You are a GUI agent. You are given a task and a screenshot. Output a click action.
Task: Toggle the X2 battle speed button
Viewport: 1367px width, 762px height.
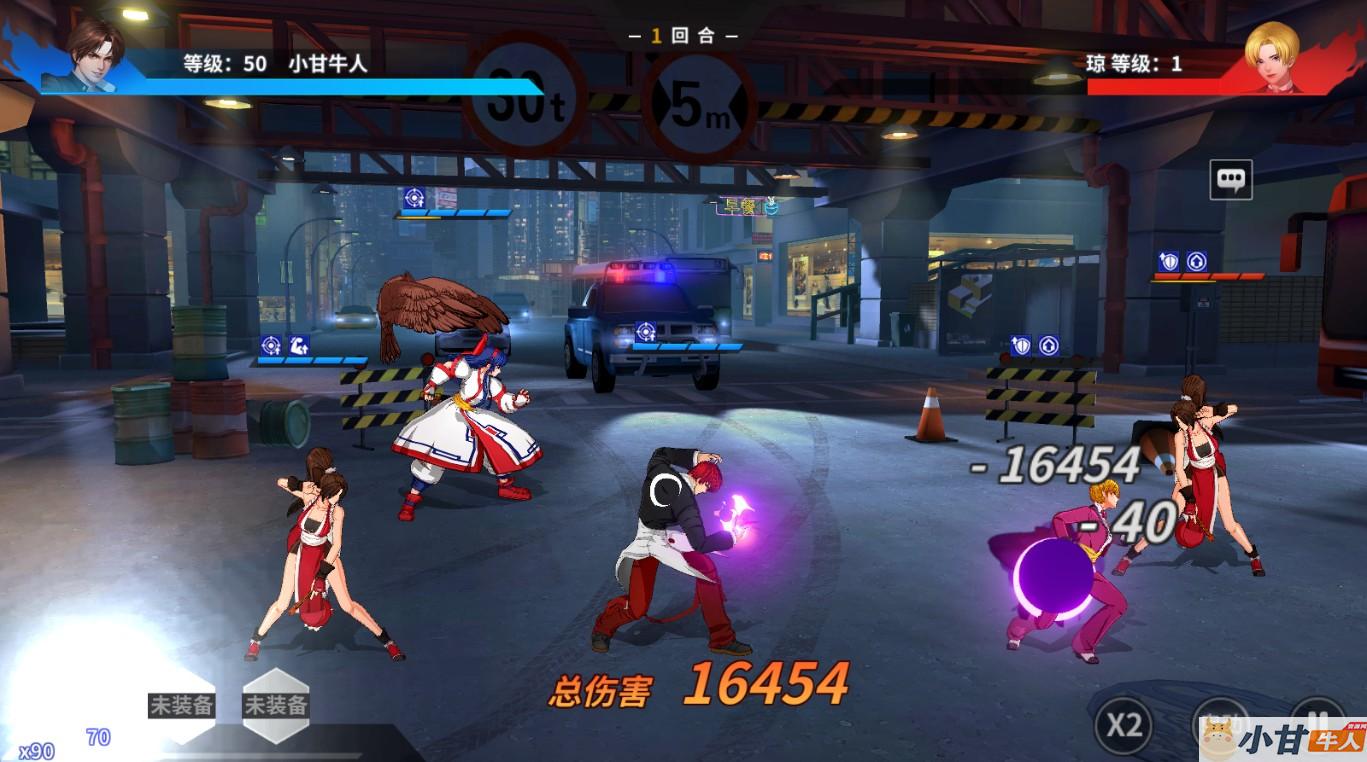point(1124,725)
